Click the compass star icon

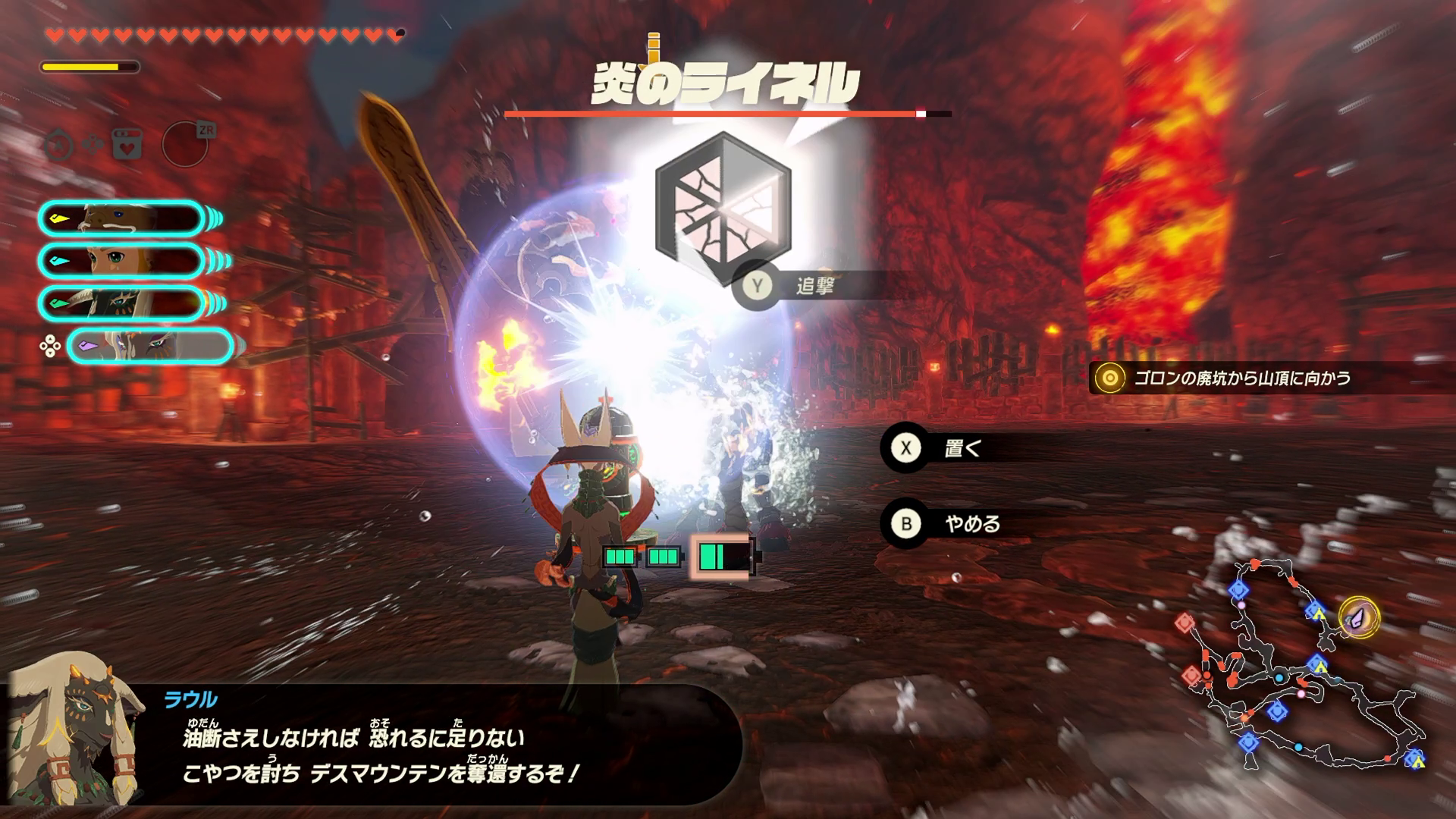(58, 144)
